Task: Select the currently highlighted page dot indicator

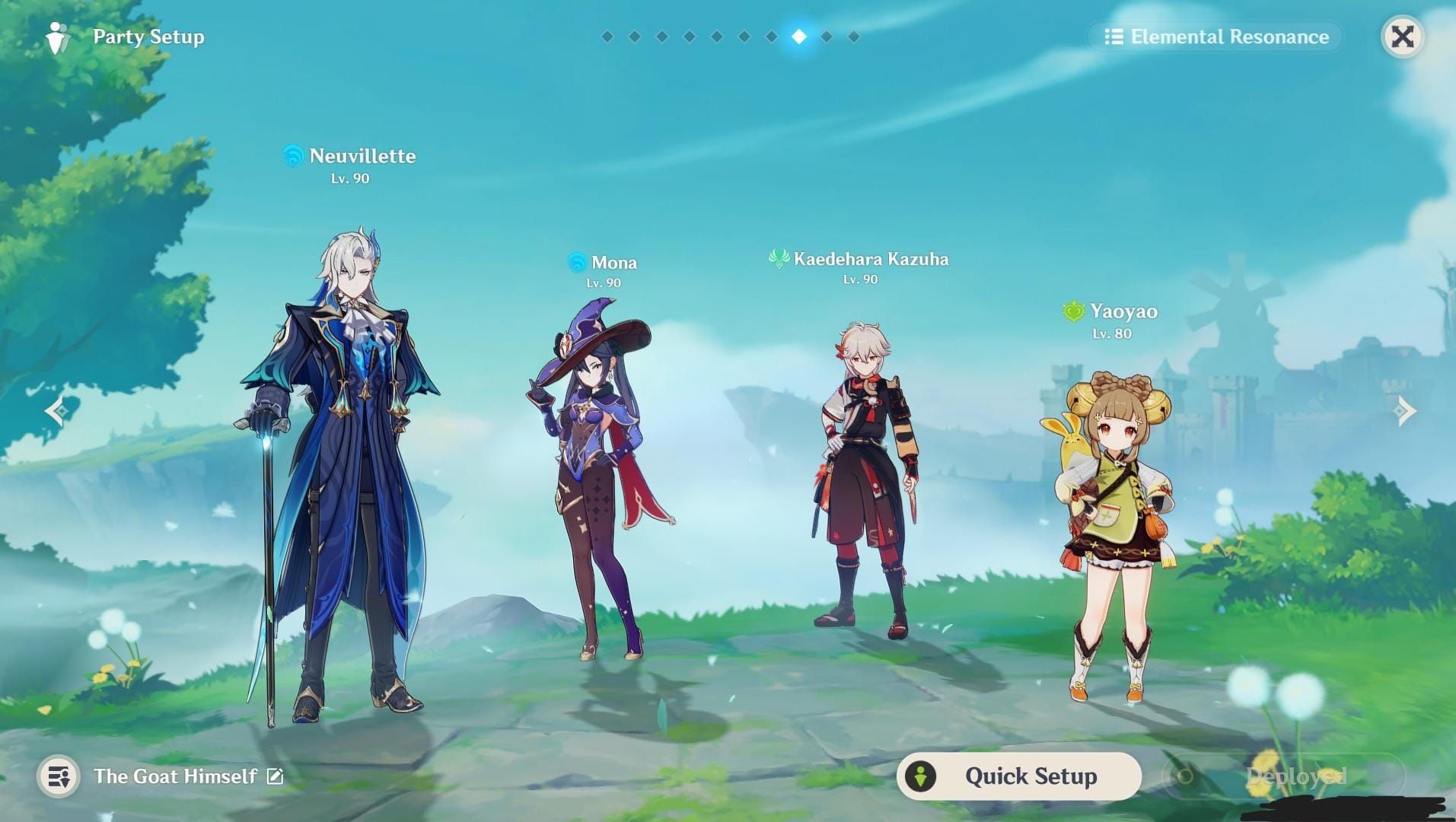Action: coord(798,35)
